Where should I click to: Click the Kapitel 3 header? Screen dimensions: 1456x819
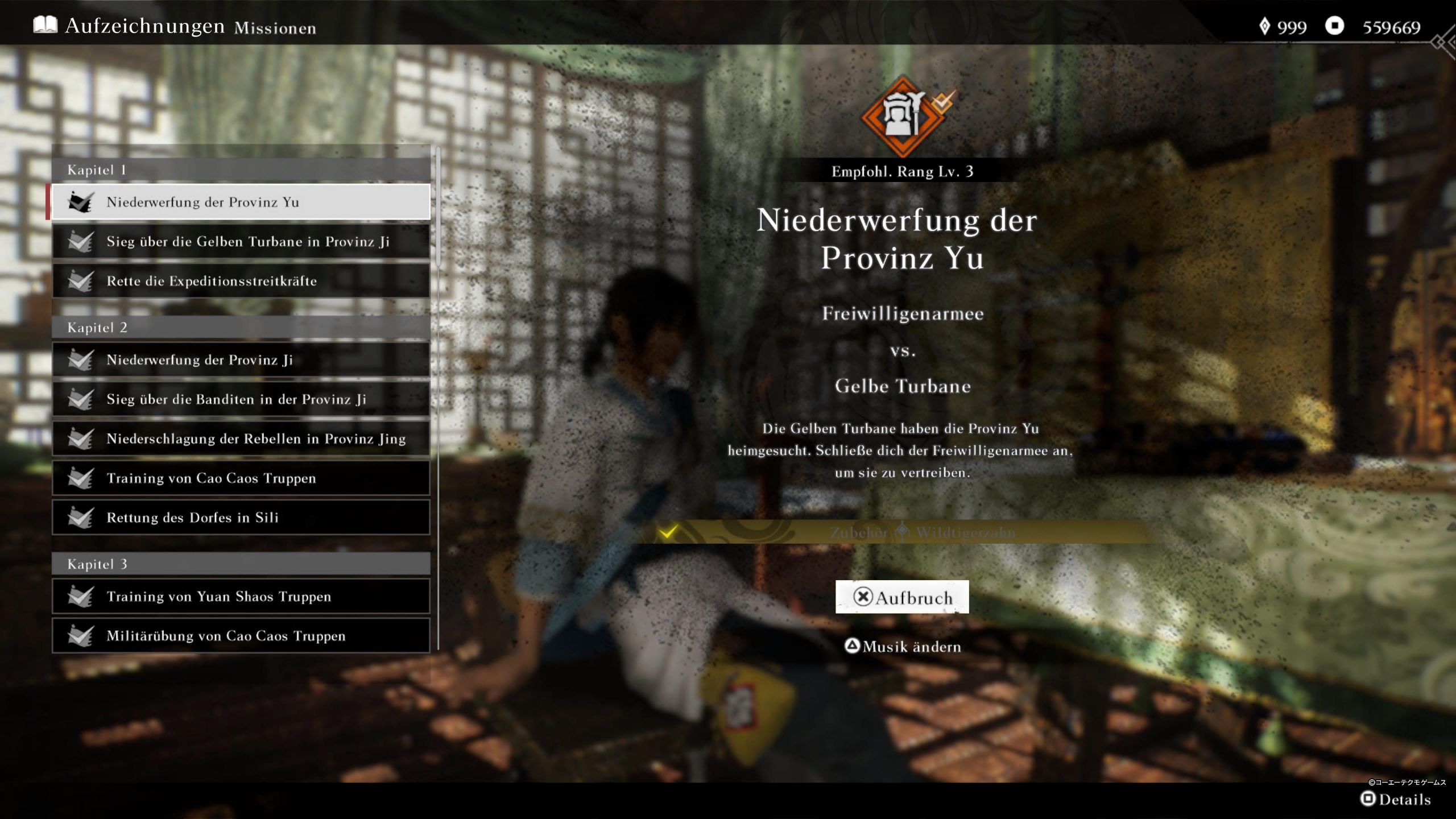[x=241, y=564]
